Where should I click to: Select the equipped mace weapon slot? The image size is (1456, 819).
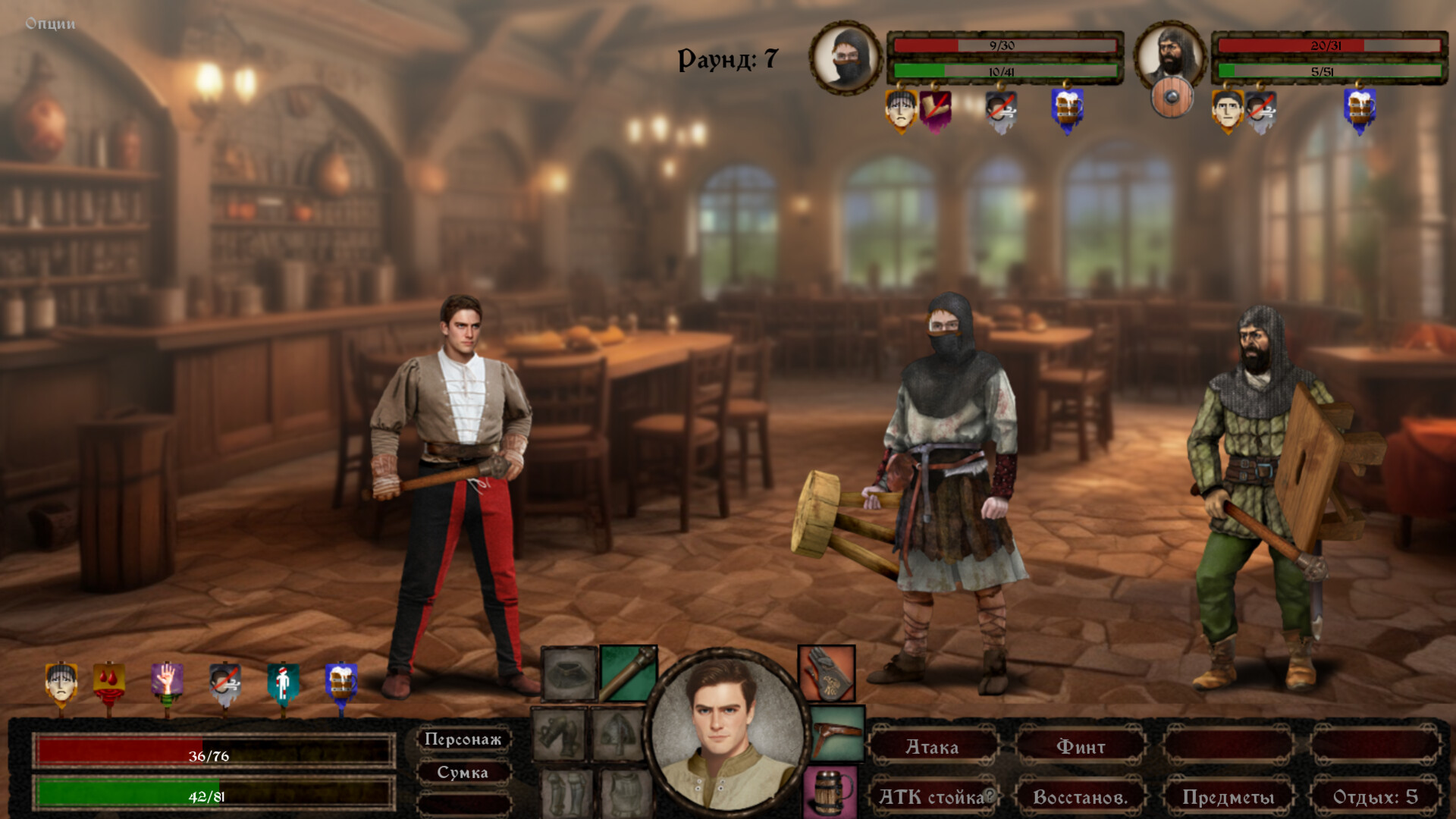click(x=629, y=673)
